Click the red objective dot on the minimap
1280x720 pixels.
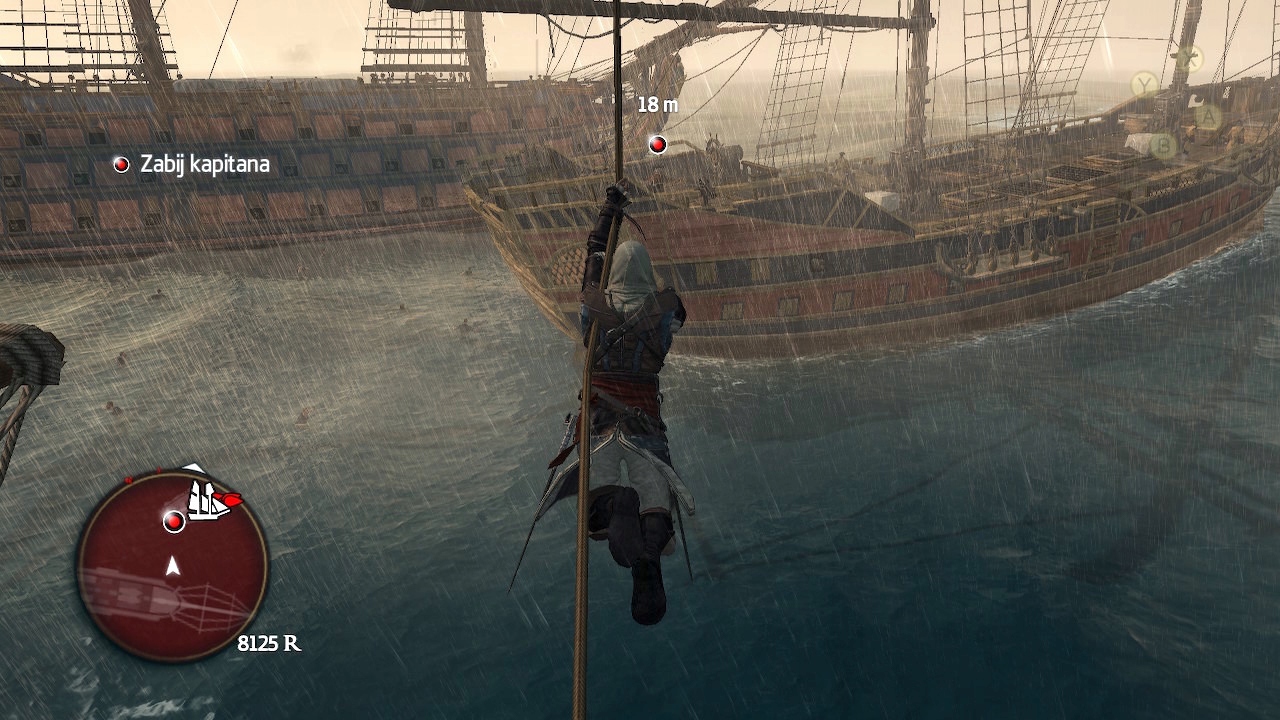tap(174, 521)
